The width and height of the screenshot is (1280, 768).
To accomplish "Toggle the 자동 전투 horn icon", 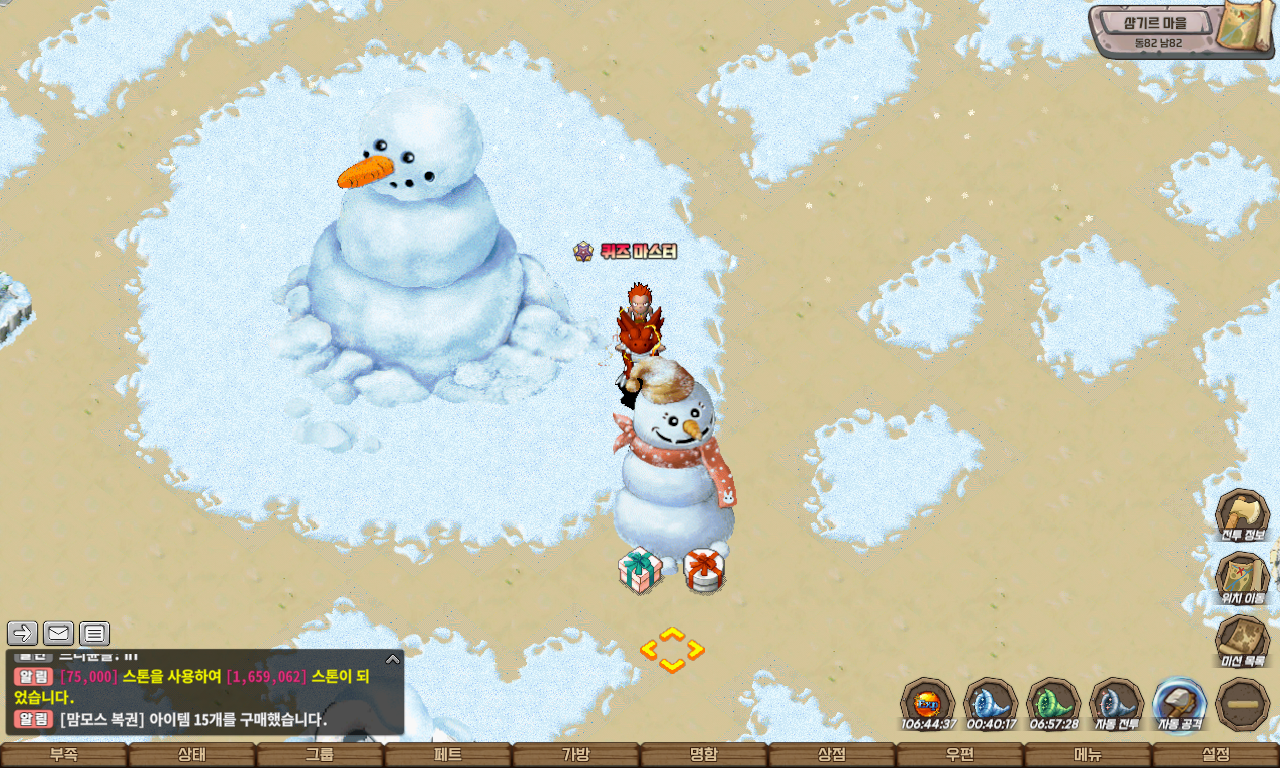I will pyautogui.click(x=1117, y=704).
